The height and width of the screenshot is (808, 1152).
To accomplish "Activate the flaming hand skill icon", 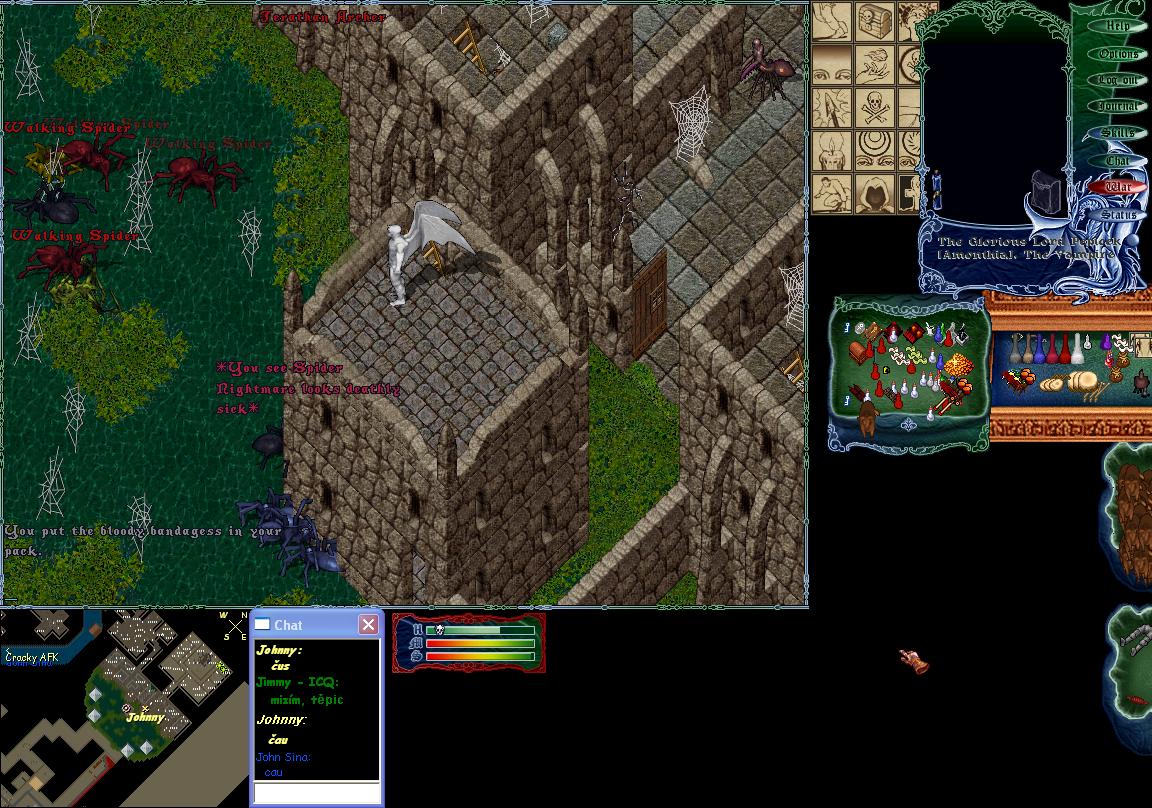I will [x=874, y=64].
